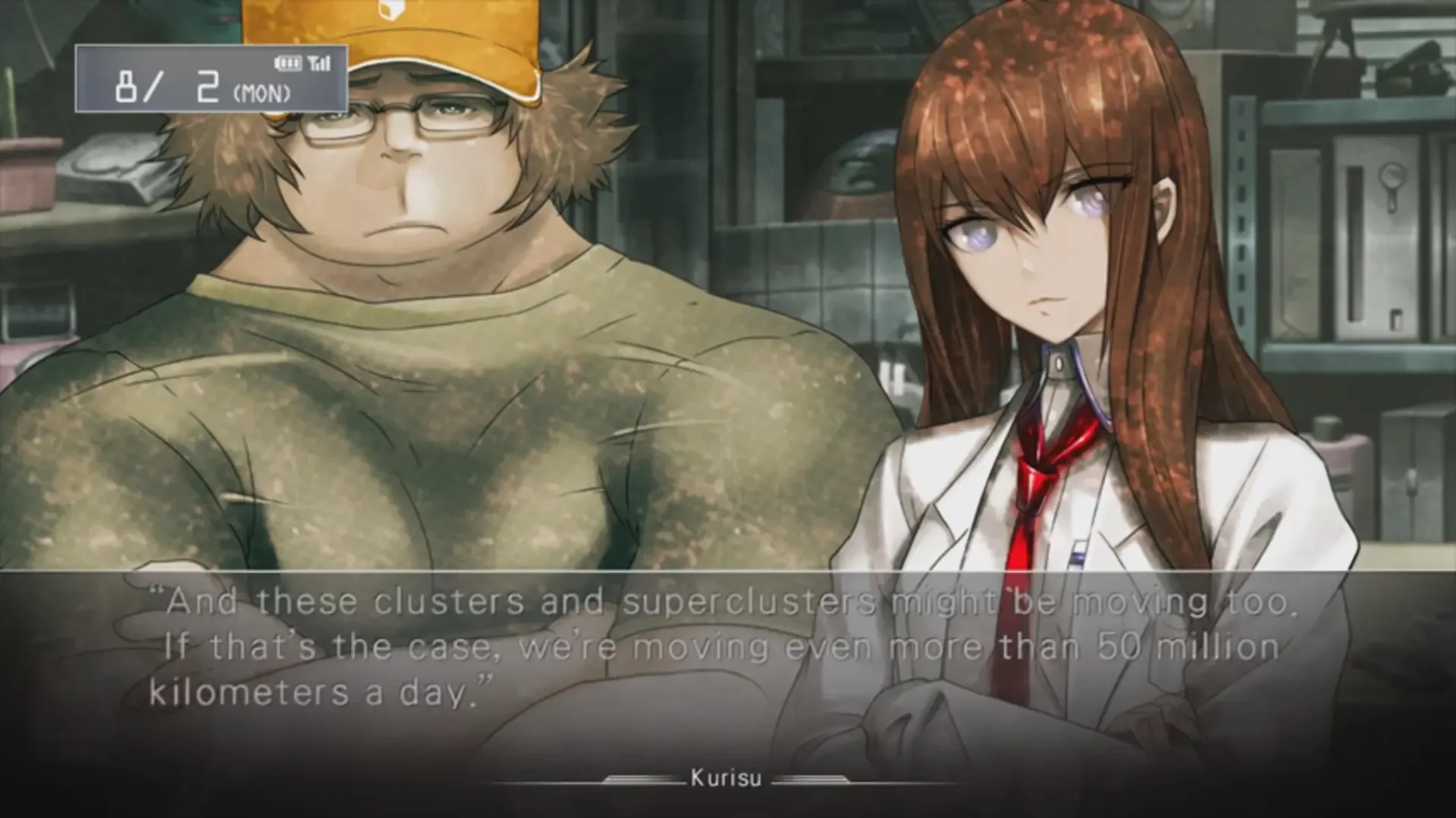1456x818 pixels.
Task: Click the 8/2 date numerals
Action: click(x=167, y=86)
